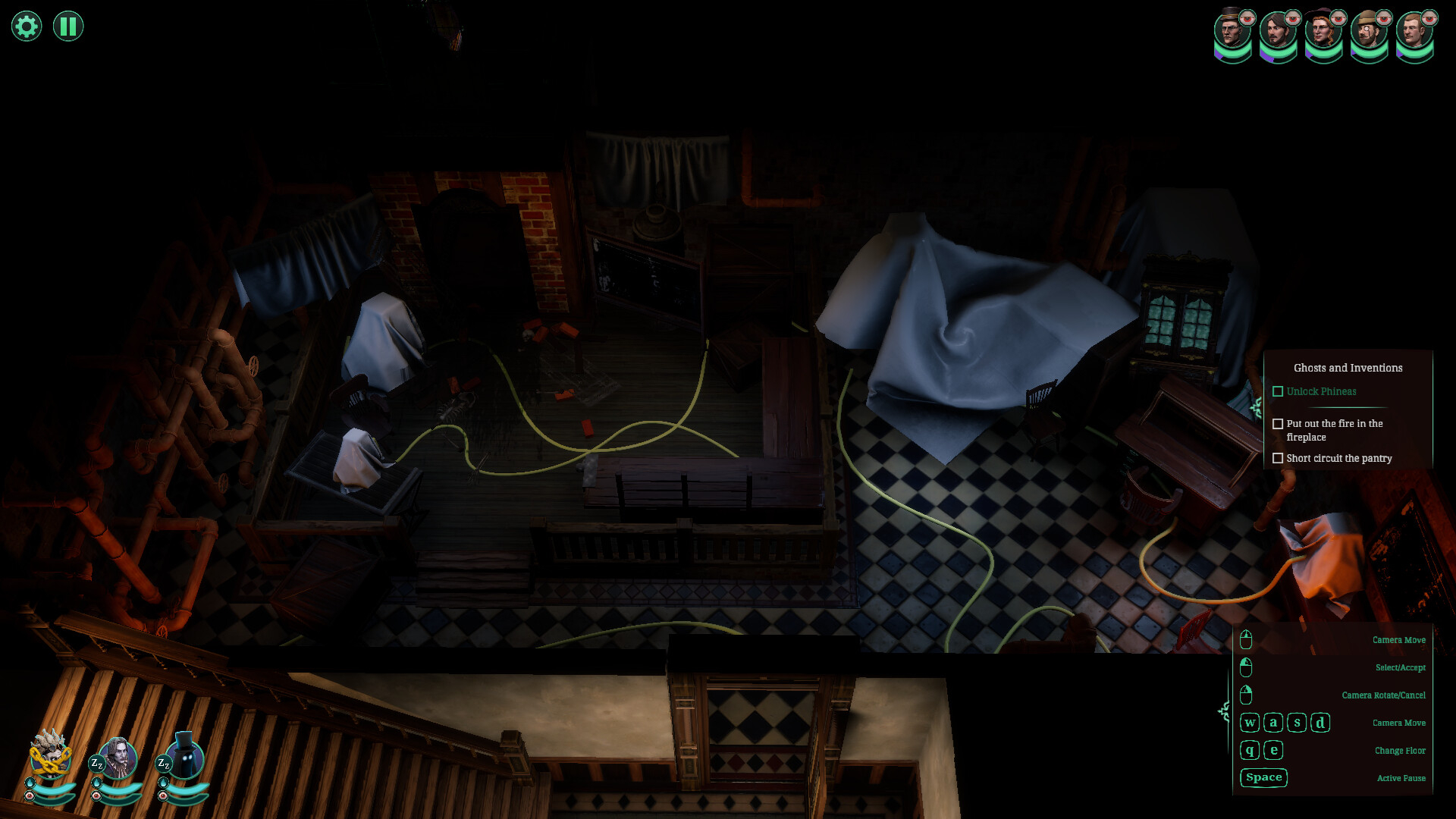
Task: Collapse the Ghosts and Inventions objectives panel
Action: point(1348,367)
